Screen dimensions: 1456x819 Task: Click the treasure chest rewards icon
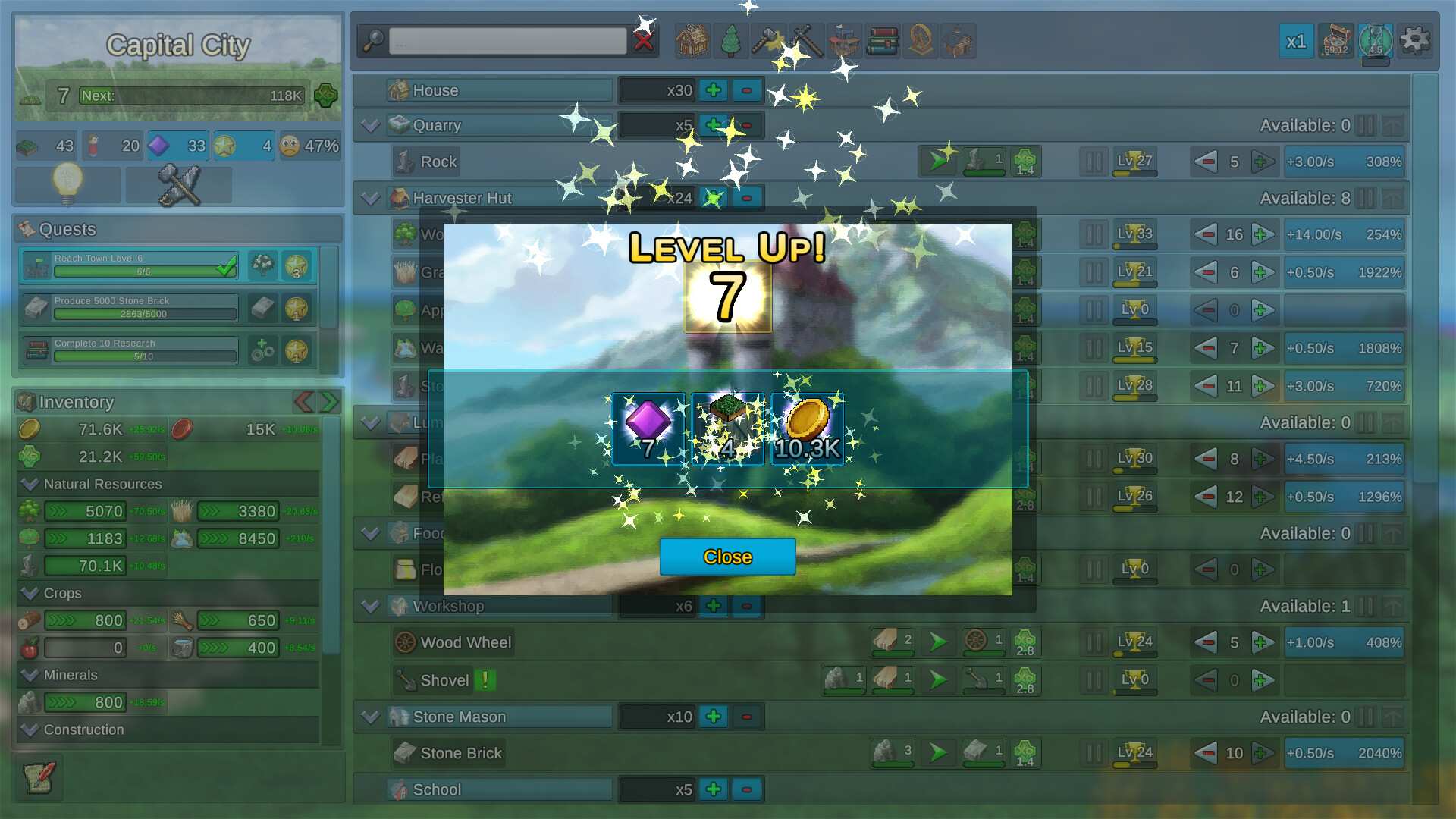[x=1336, y=41]
